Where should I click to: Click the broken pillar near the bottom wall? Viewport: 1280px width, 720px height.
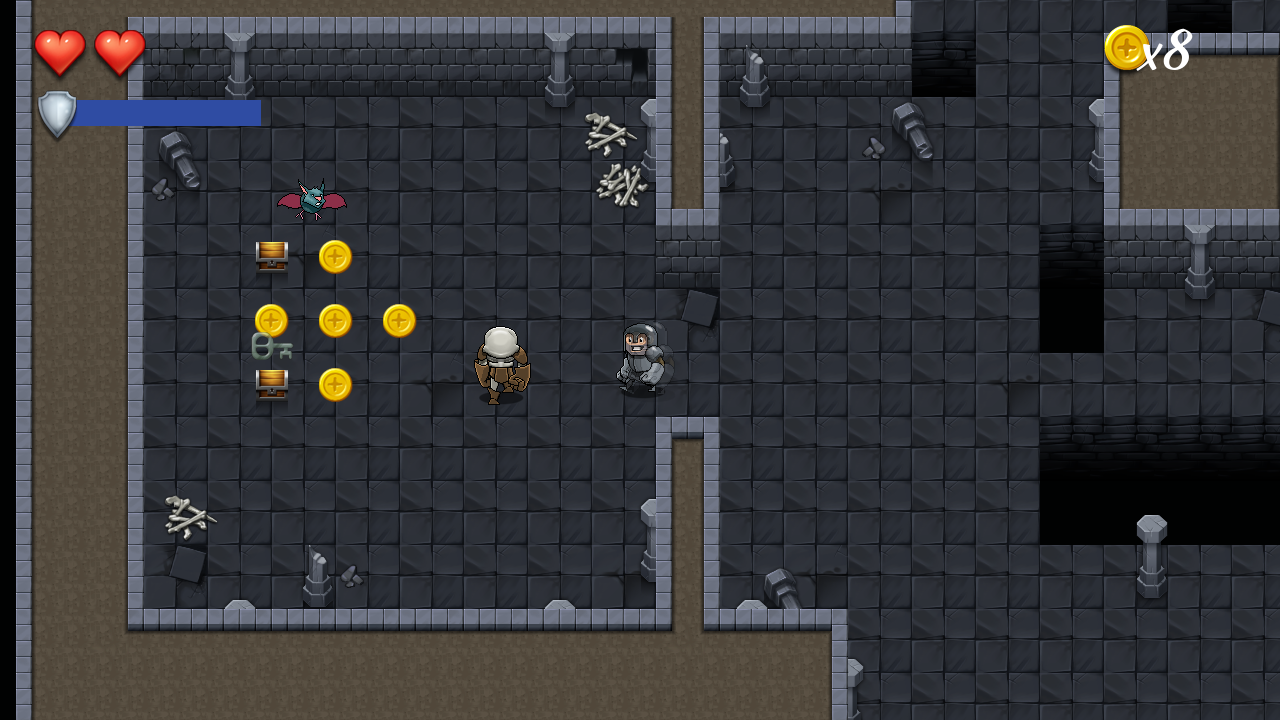click(x=318, y=573)
